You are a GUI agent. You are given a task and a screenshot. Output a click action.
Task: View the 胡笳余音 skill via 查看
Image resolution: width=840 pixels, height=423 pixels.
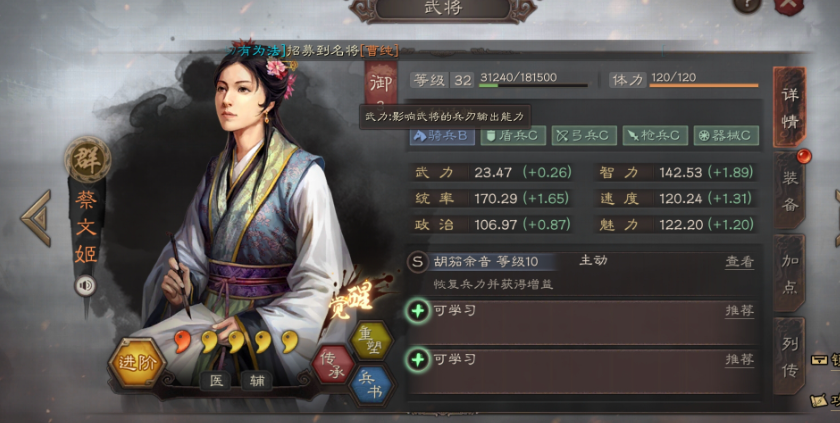[739, 262]
